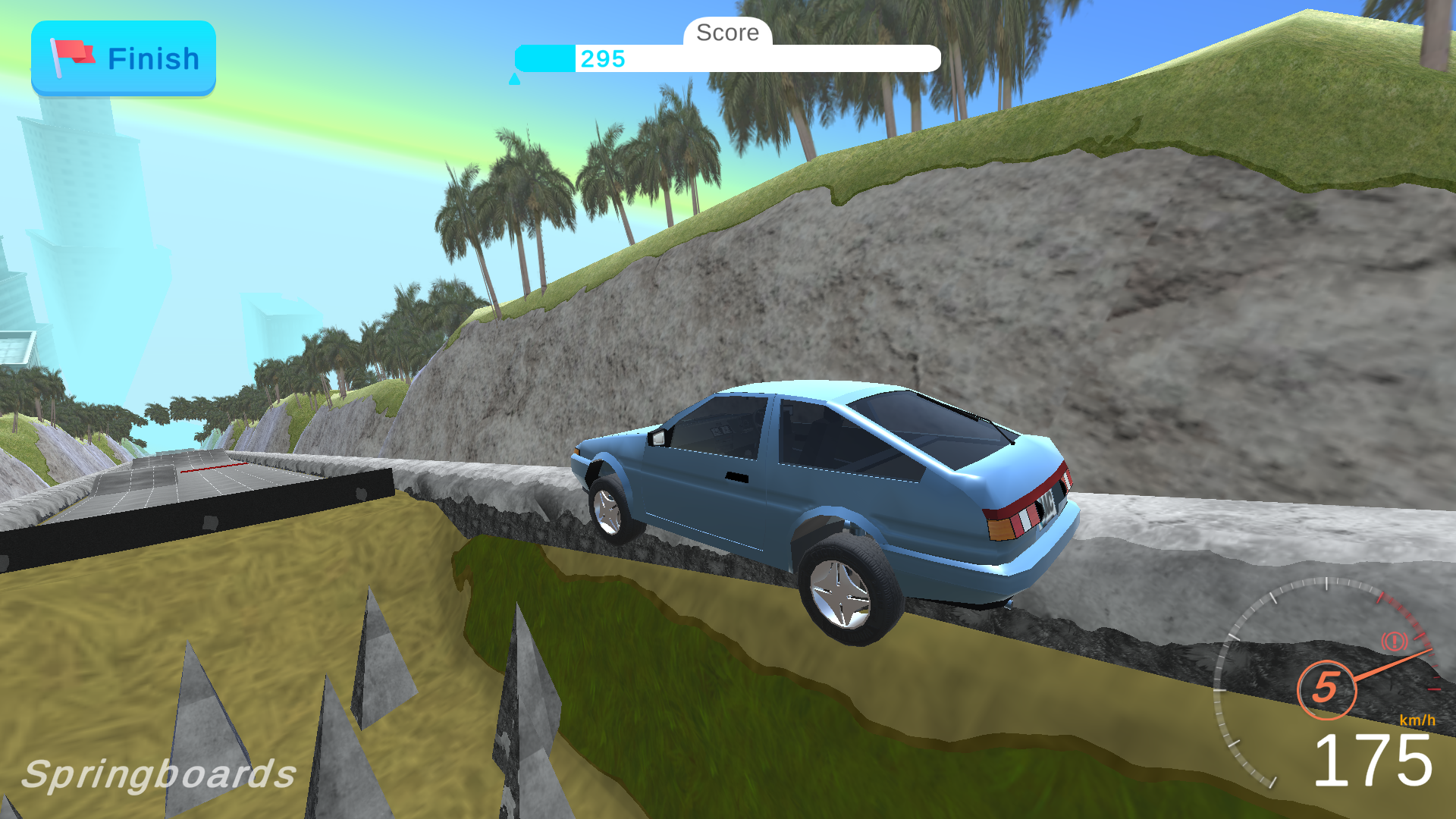Select the Score tab at top center

point(727,33)
